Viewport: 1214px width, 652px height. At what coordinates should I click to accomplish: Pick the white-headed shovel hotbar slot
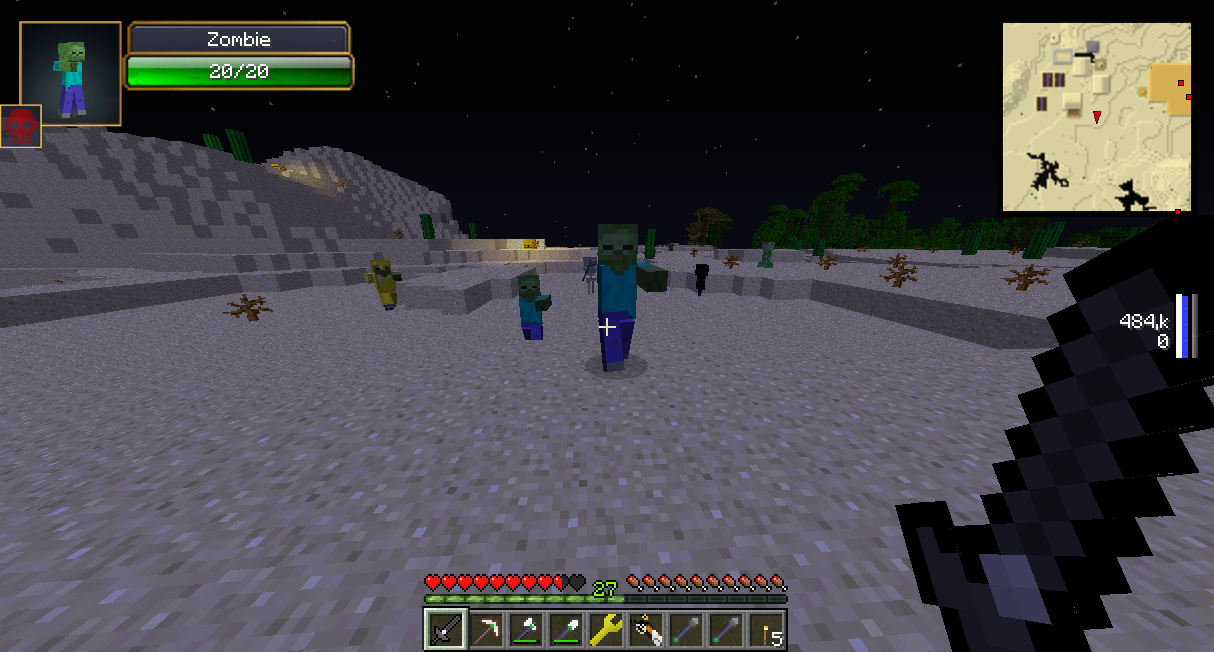click(x=566, y=629)
